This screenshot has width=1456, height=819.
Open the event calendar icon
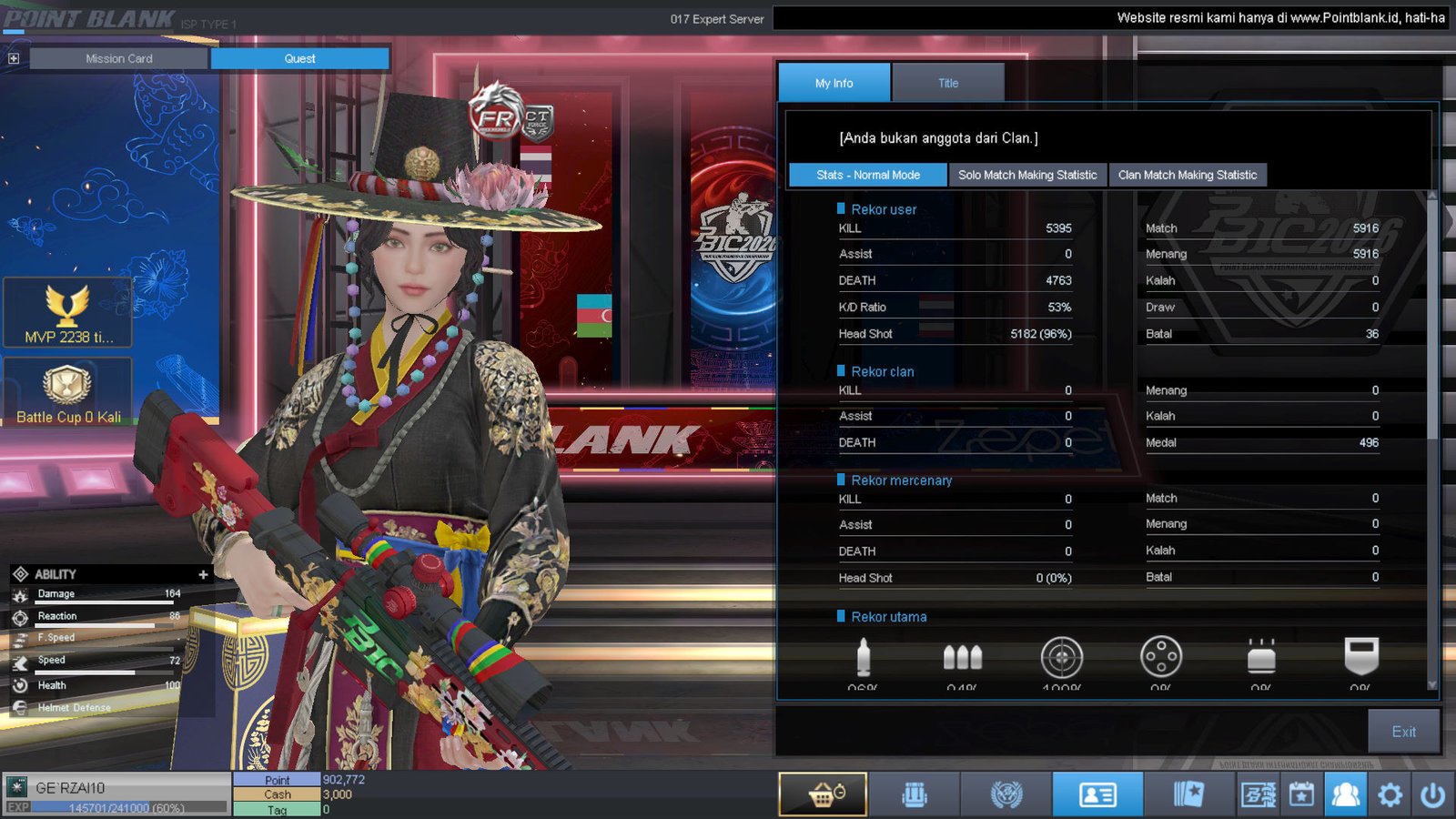click(1301, 794)
